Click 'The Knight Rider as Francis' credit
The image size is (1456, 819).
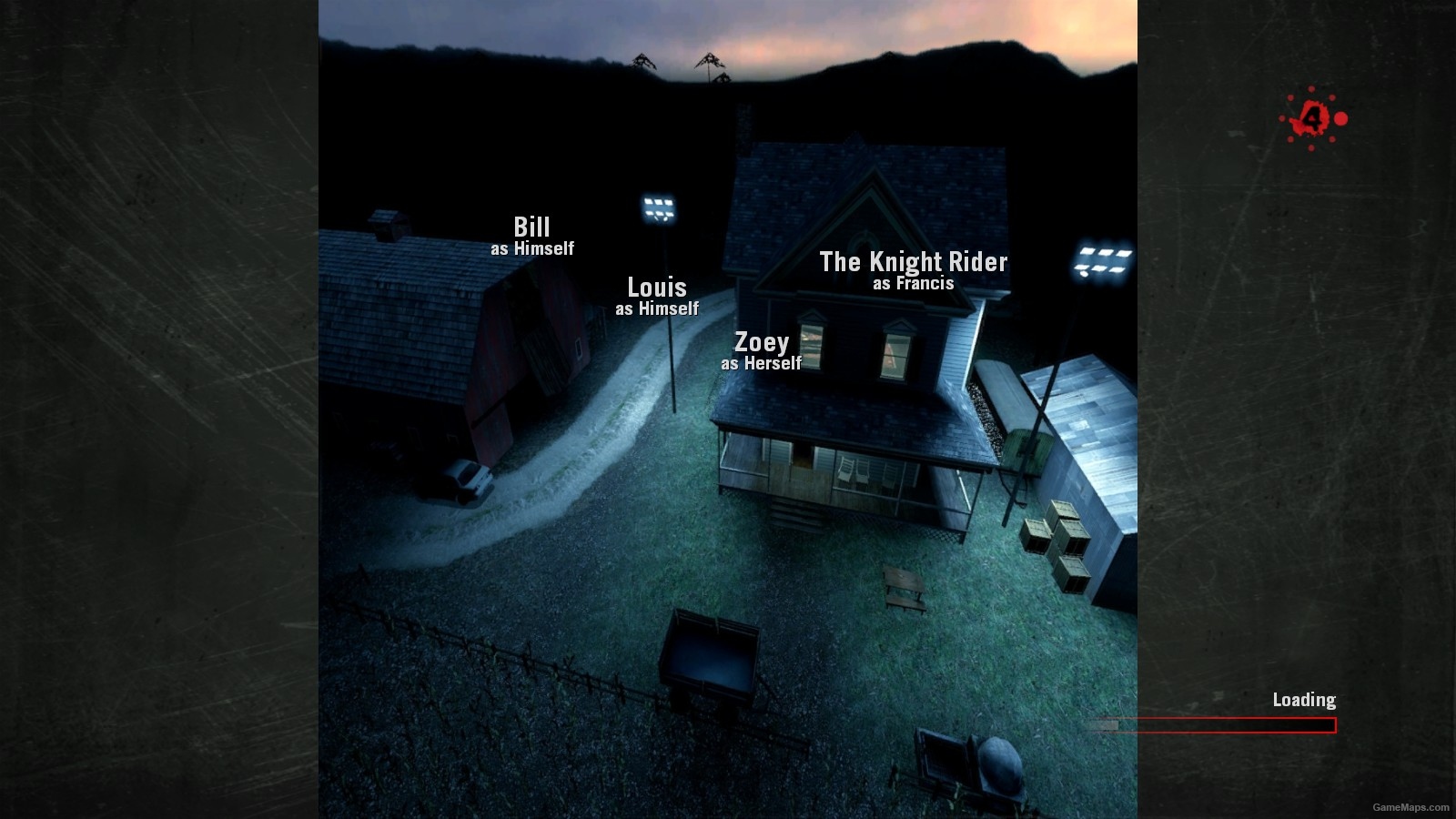(x=914, y=270)
